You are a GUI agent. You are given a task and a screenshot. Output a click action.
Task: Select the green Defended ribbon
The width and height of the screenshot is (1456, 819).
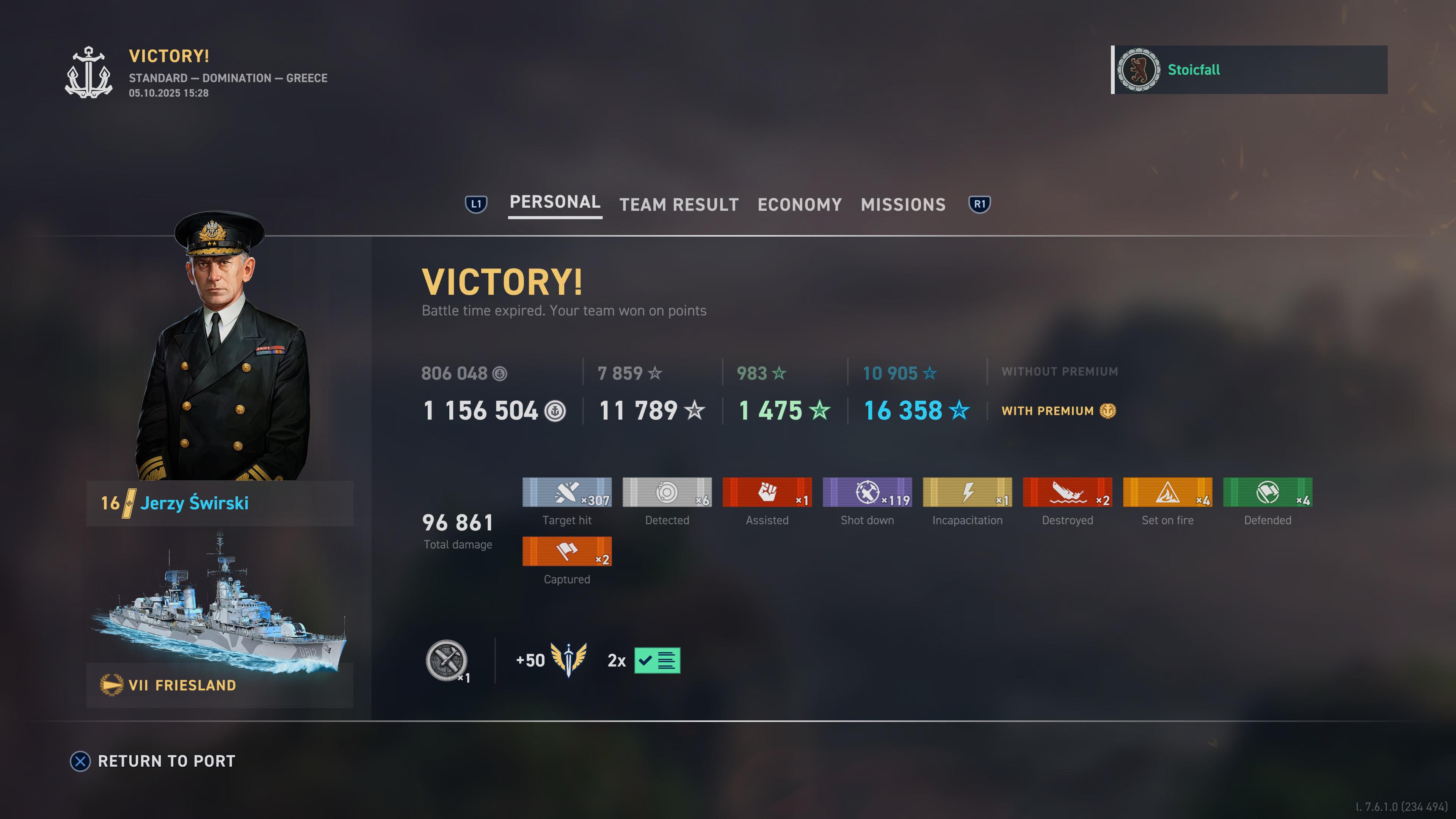tap(1267, 492)
